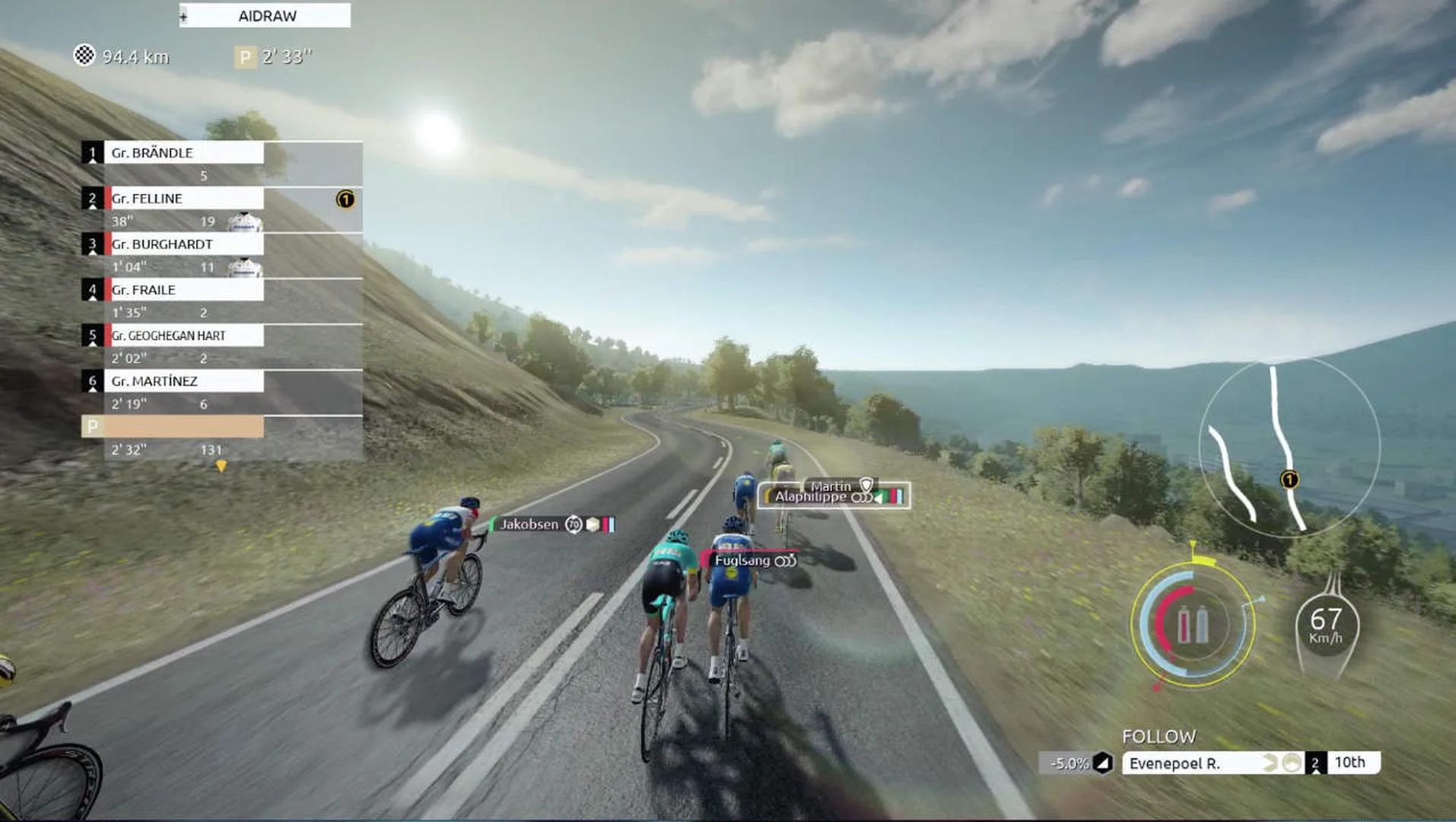The height and width of the screenshot is (822, 1456).
Task: Click the bicycle icon on Alaphilippe's label
Action: click(863, 498)
